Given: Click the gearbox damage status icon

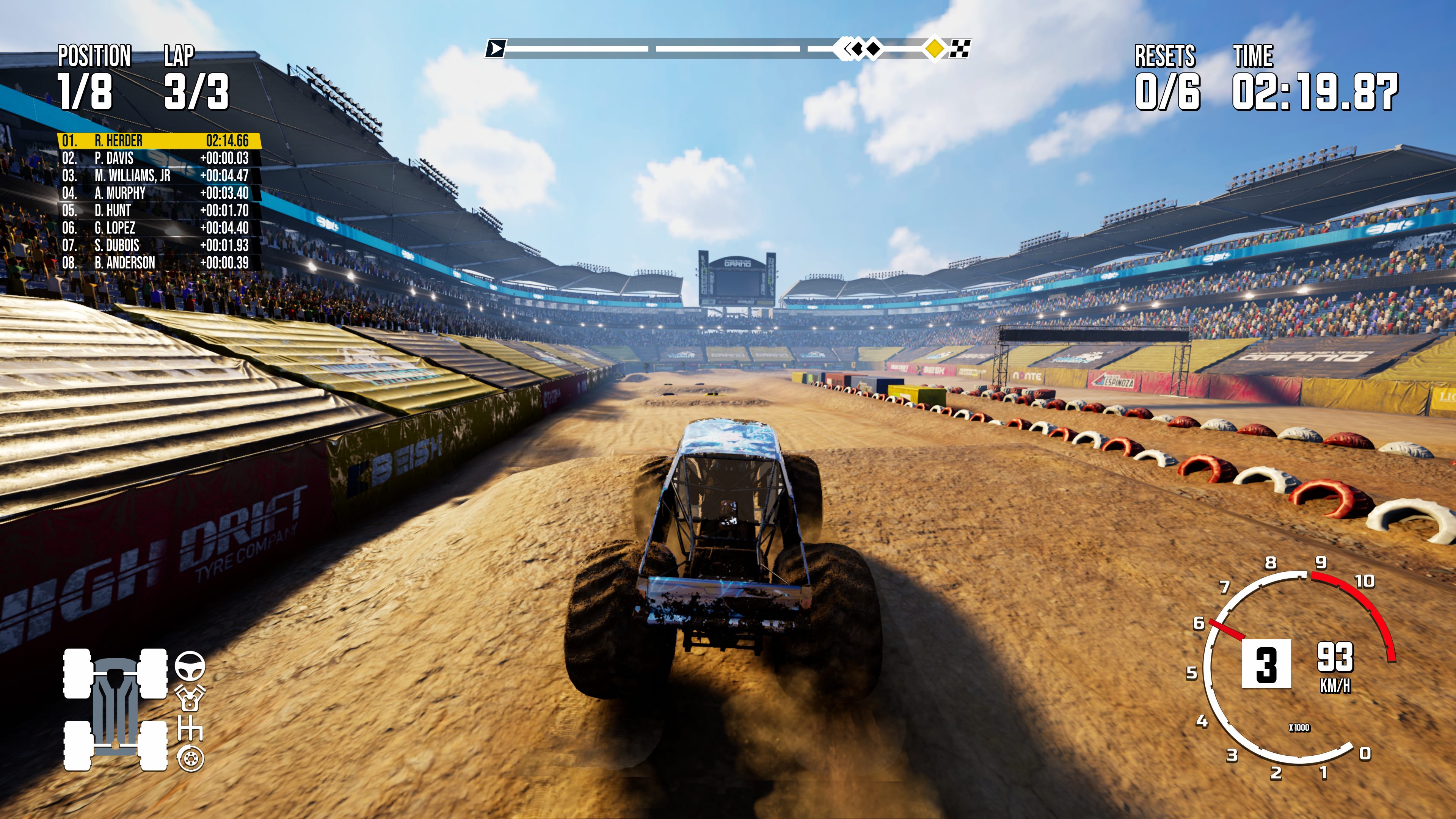Looking at the screenshot, I should click(190, 728).
